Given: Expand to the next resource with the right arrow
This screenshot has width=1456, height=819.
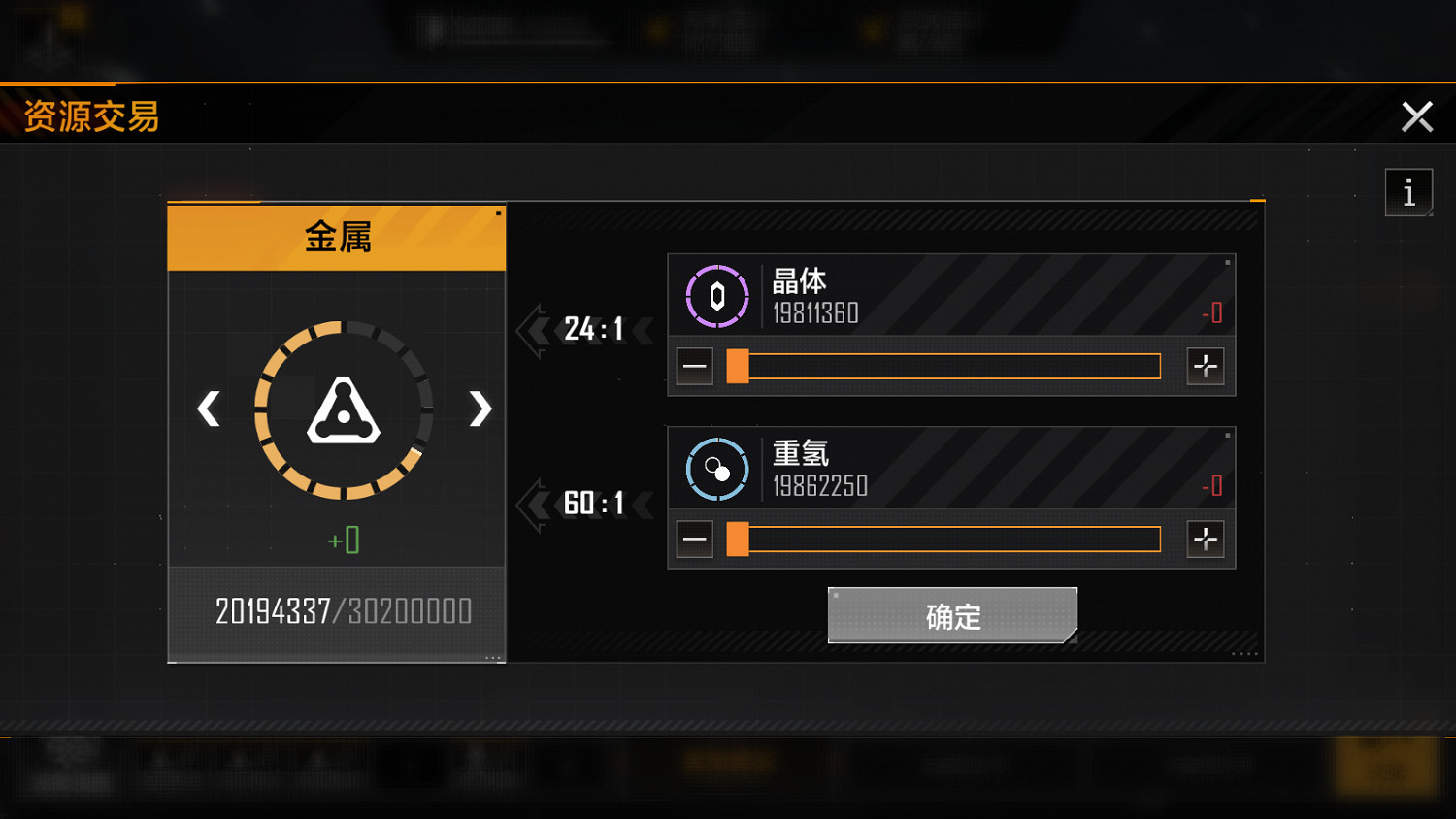Looking at the screenshot, I should [x=479, y=409].
